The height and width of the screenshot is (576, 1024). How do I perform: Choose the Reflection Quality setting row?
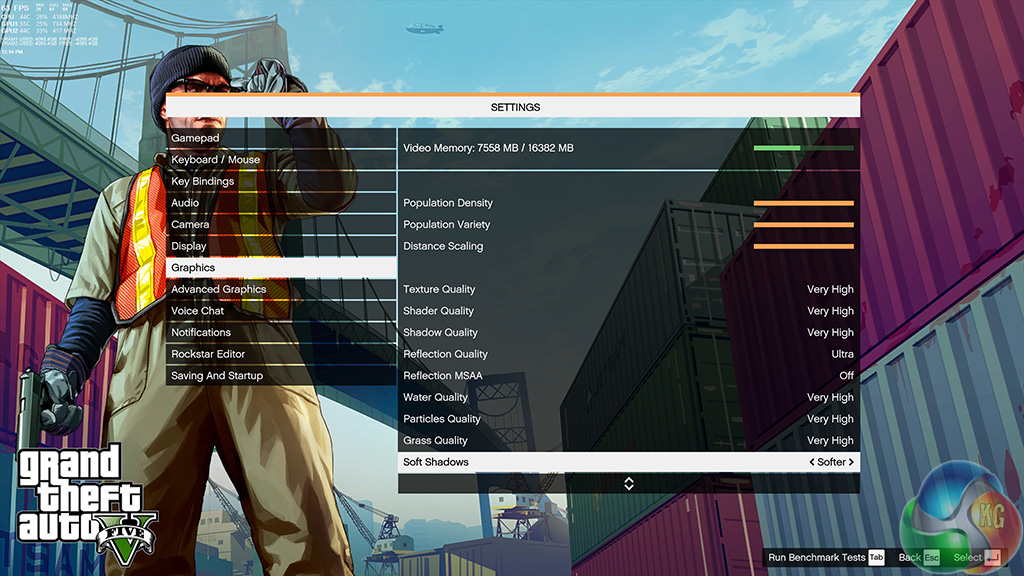(x=628, y=355)
